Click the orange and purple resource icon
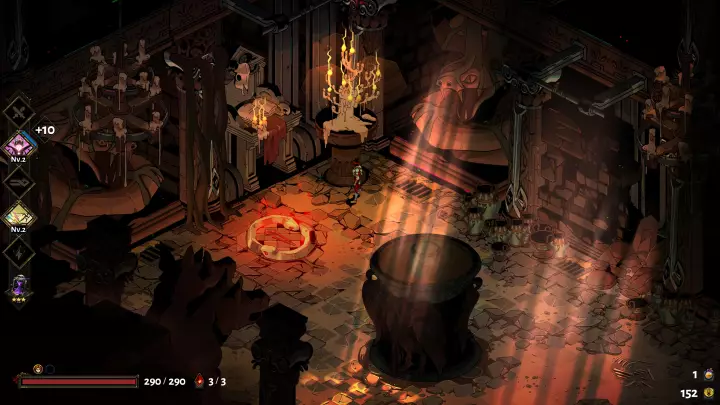The height and width of the screenshot is (405, 720). pos(709,373)
